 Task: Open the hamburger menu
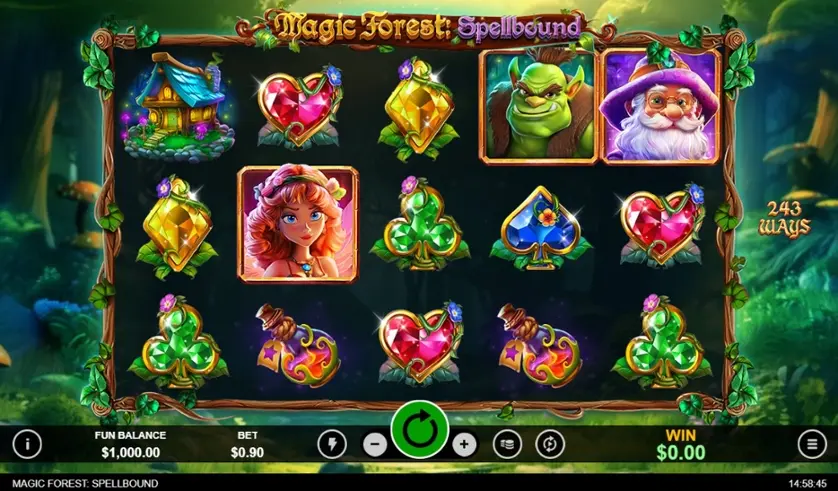click(x=811, y=443)
